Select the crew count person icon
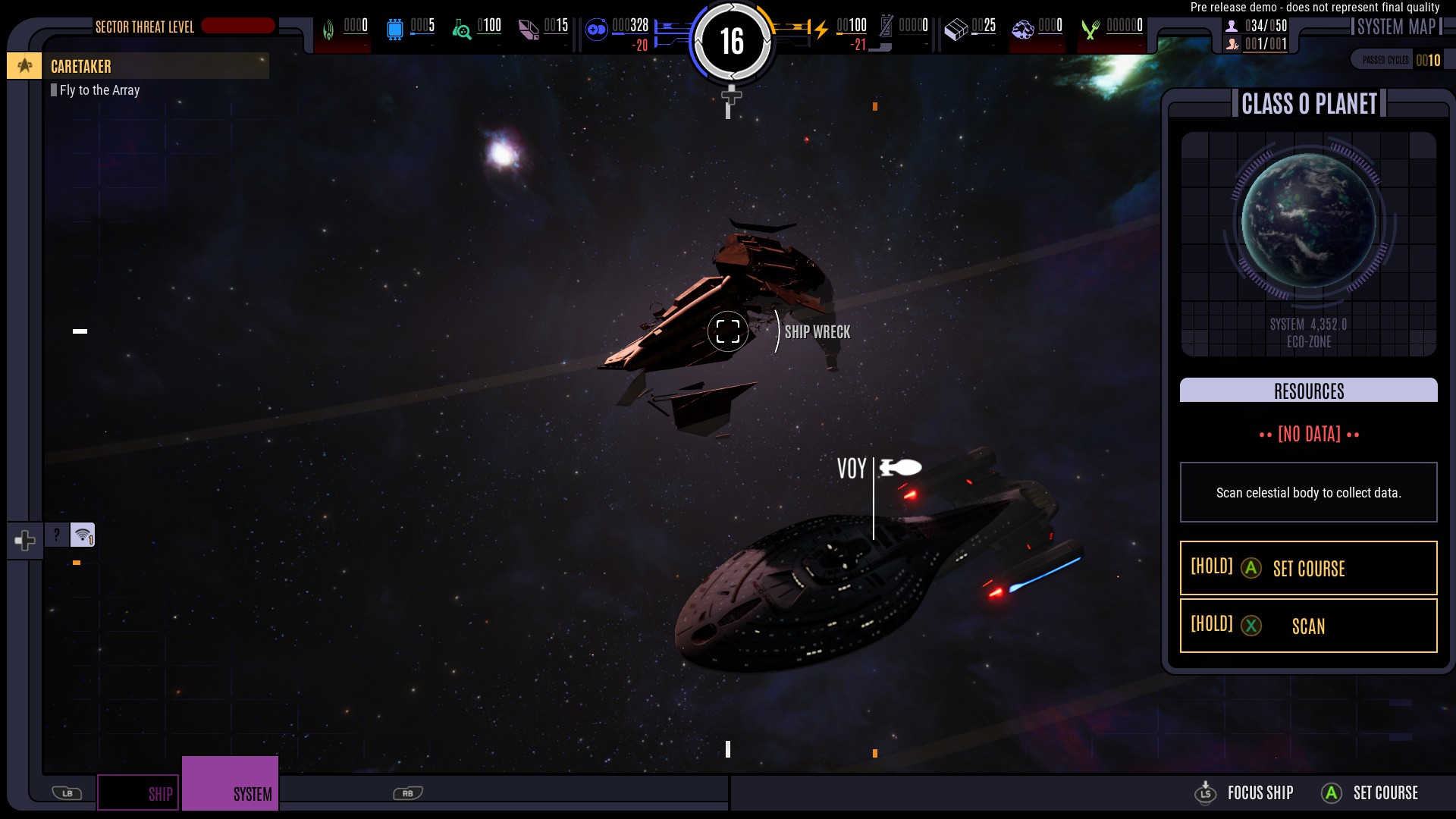1456x819 pixels. click(x=1232, y=26)
